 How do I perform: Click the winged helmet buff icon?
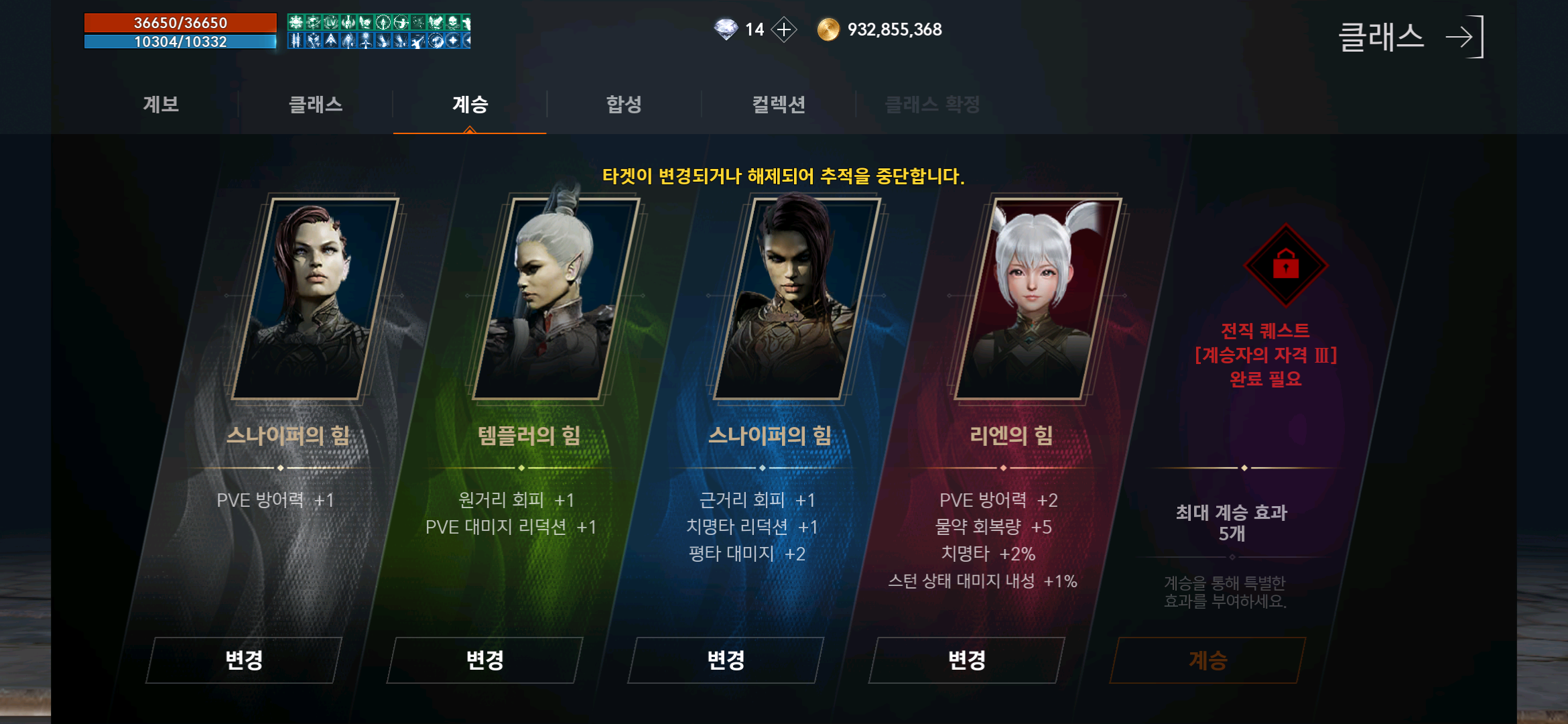click(x=348, y=23)
